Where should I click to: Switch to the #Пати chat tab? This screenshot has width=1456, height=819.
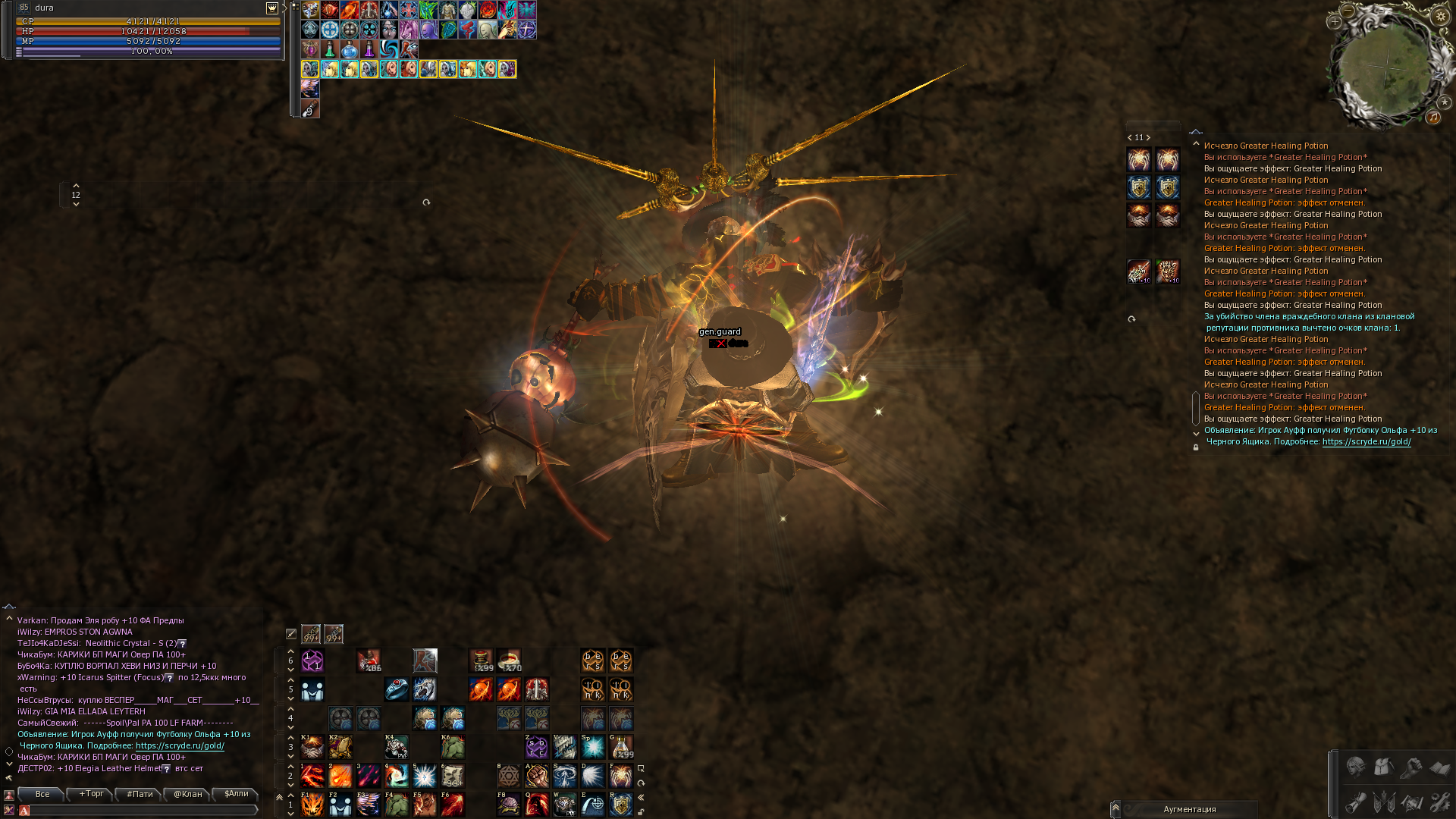click(140, 794)
